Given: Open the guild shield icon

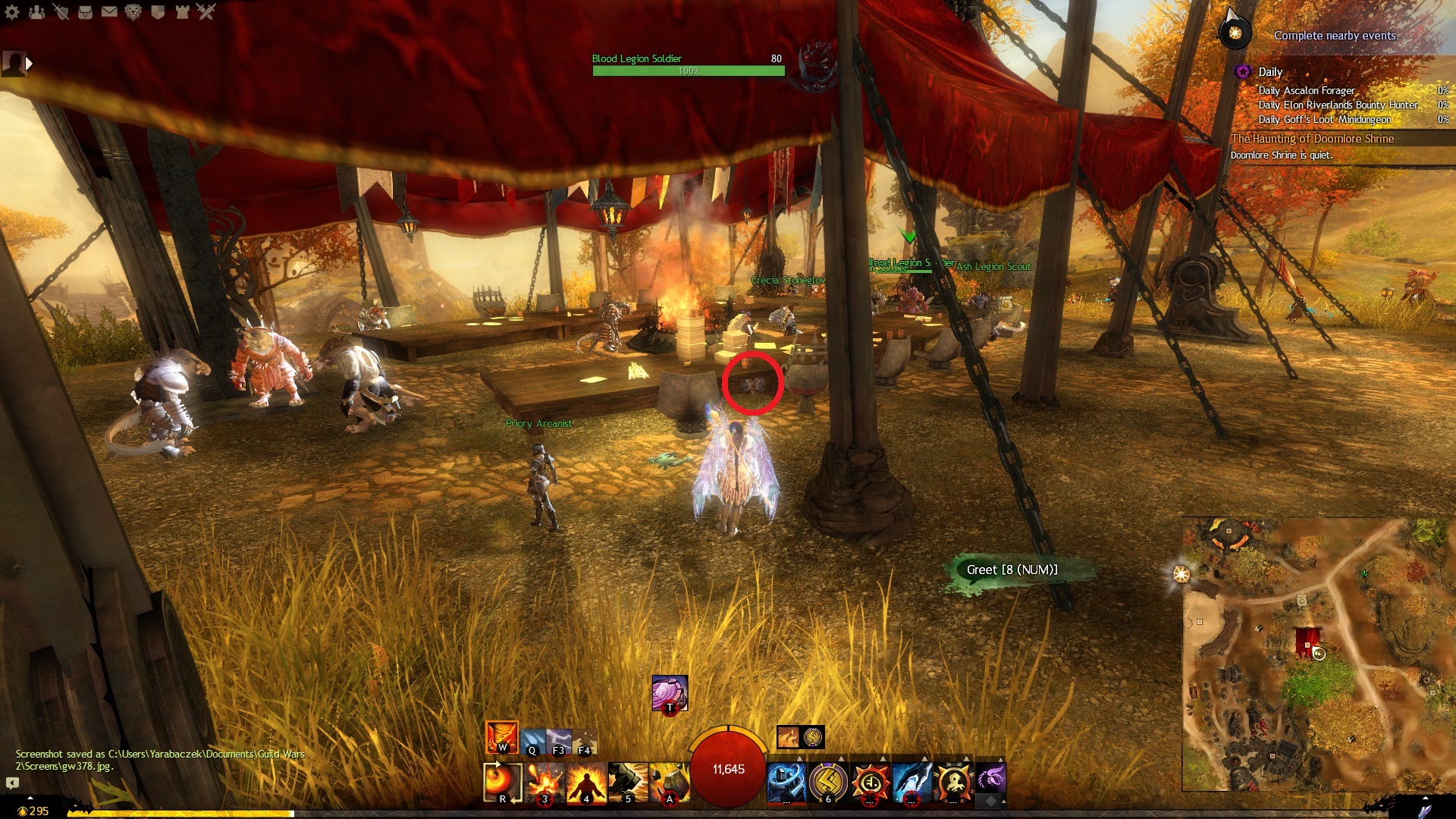Looking at the screenshot, I should [158, 12].
